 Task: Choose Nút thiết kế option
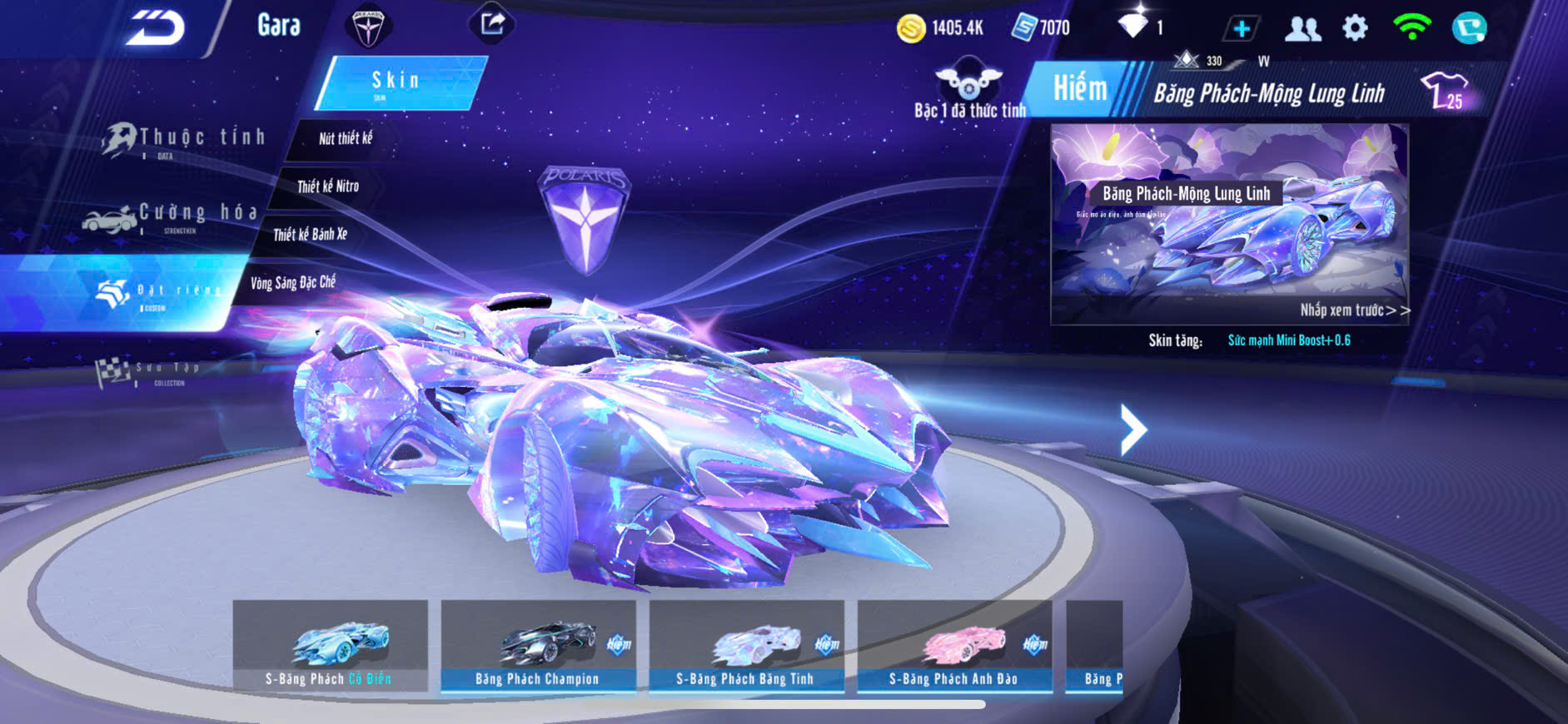346,139
